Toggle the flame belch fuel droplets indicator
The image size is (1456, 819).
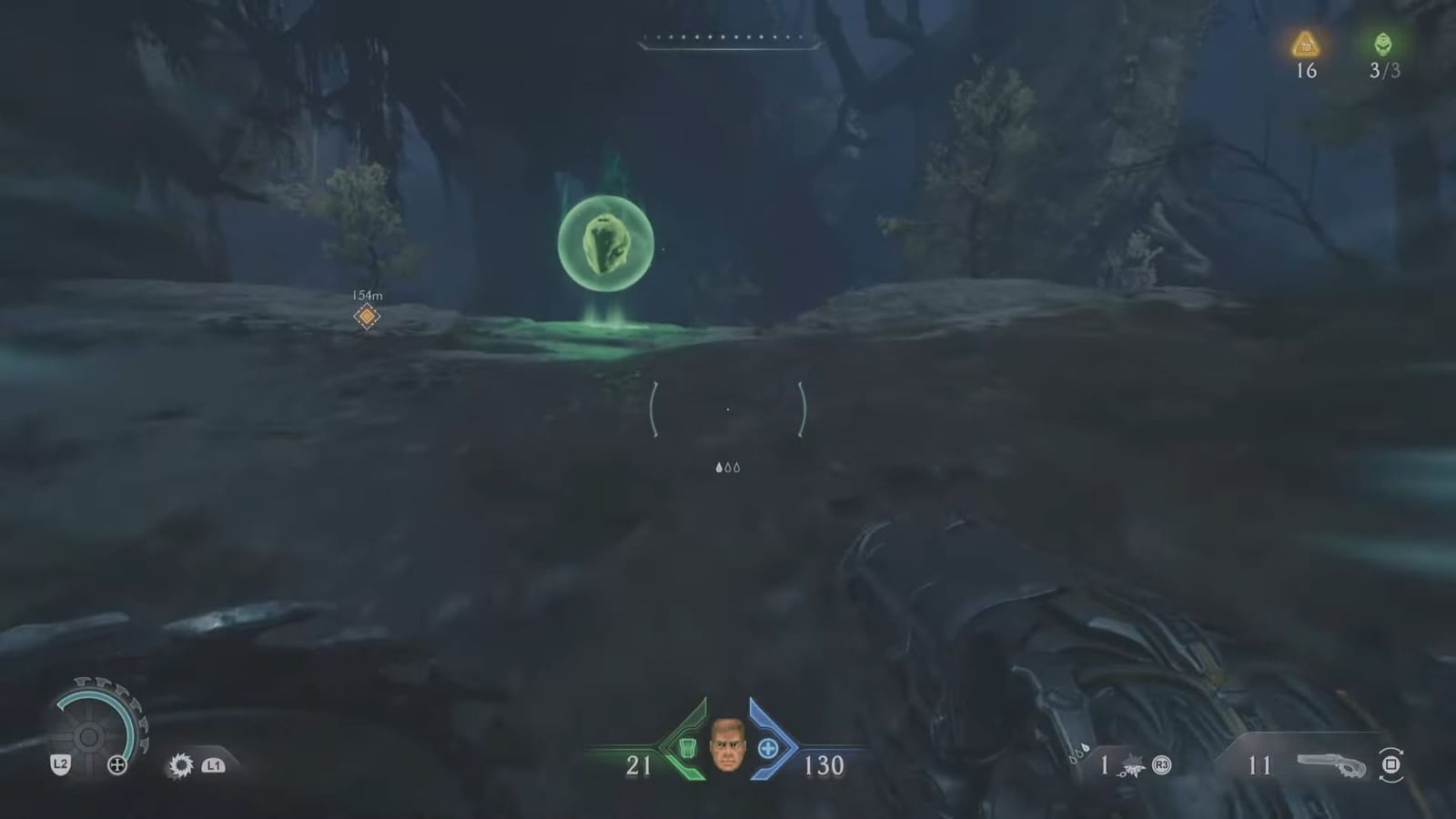coord(727,467)
